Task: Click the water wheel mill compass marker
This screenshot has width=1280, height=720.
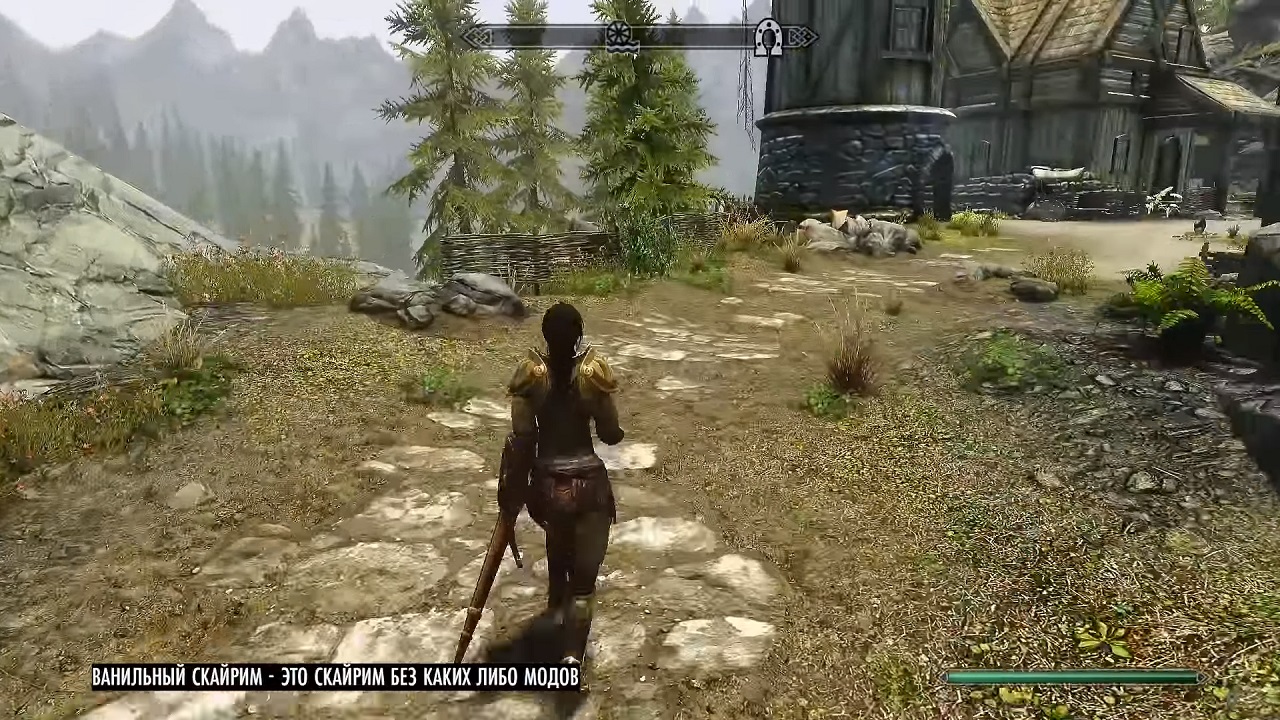Action: pyautogui.click(x=621, y=37)
